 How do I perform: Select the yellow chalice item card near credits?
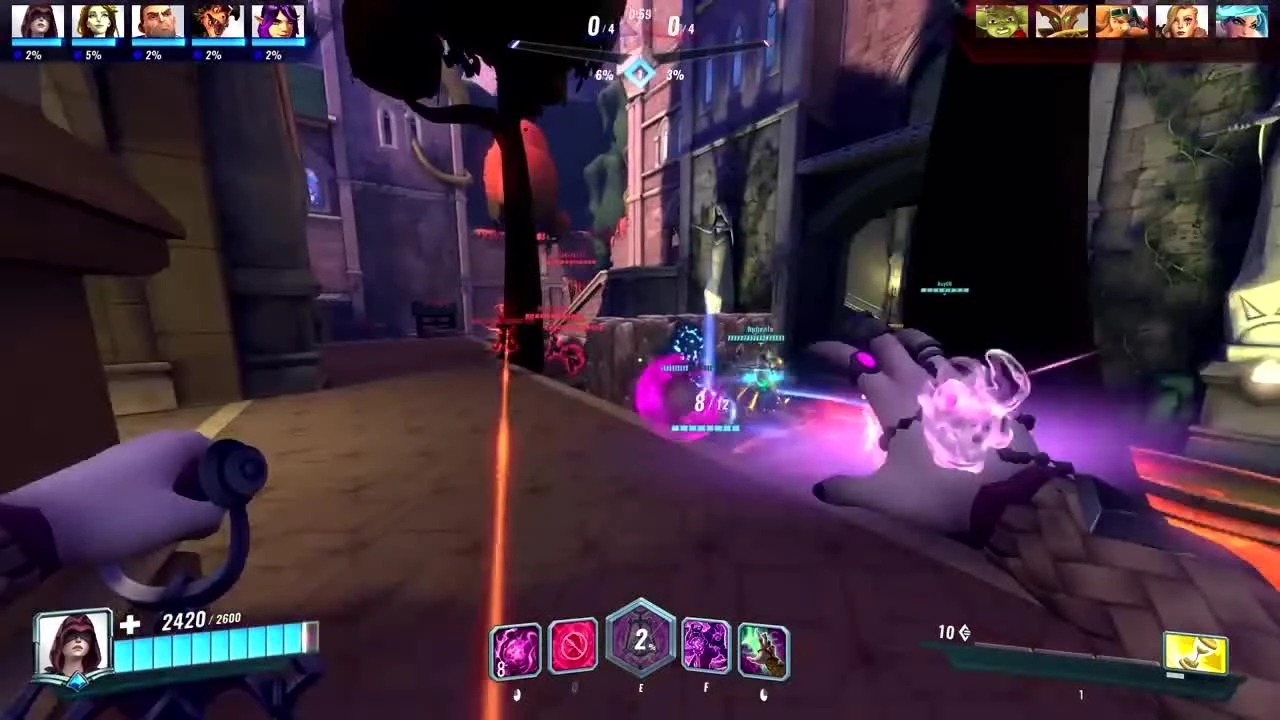[x=1196, y=650]
